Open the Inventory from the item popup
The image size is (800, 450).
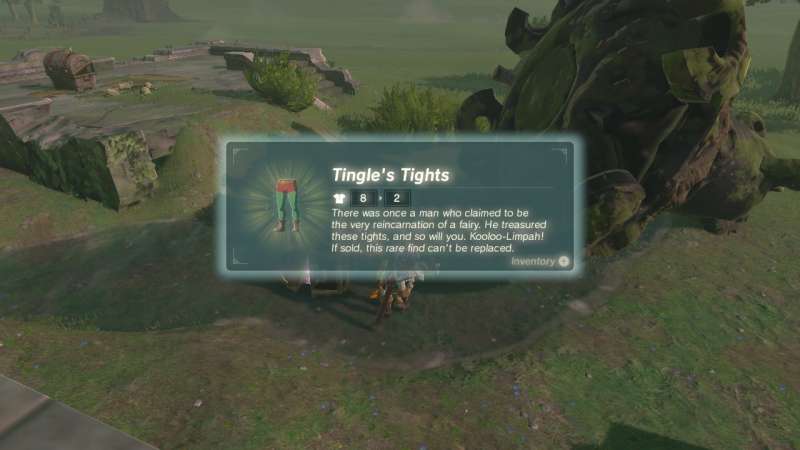(x=540, y=261)
